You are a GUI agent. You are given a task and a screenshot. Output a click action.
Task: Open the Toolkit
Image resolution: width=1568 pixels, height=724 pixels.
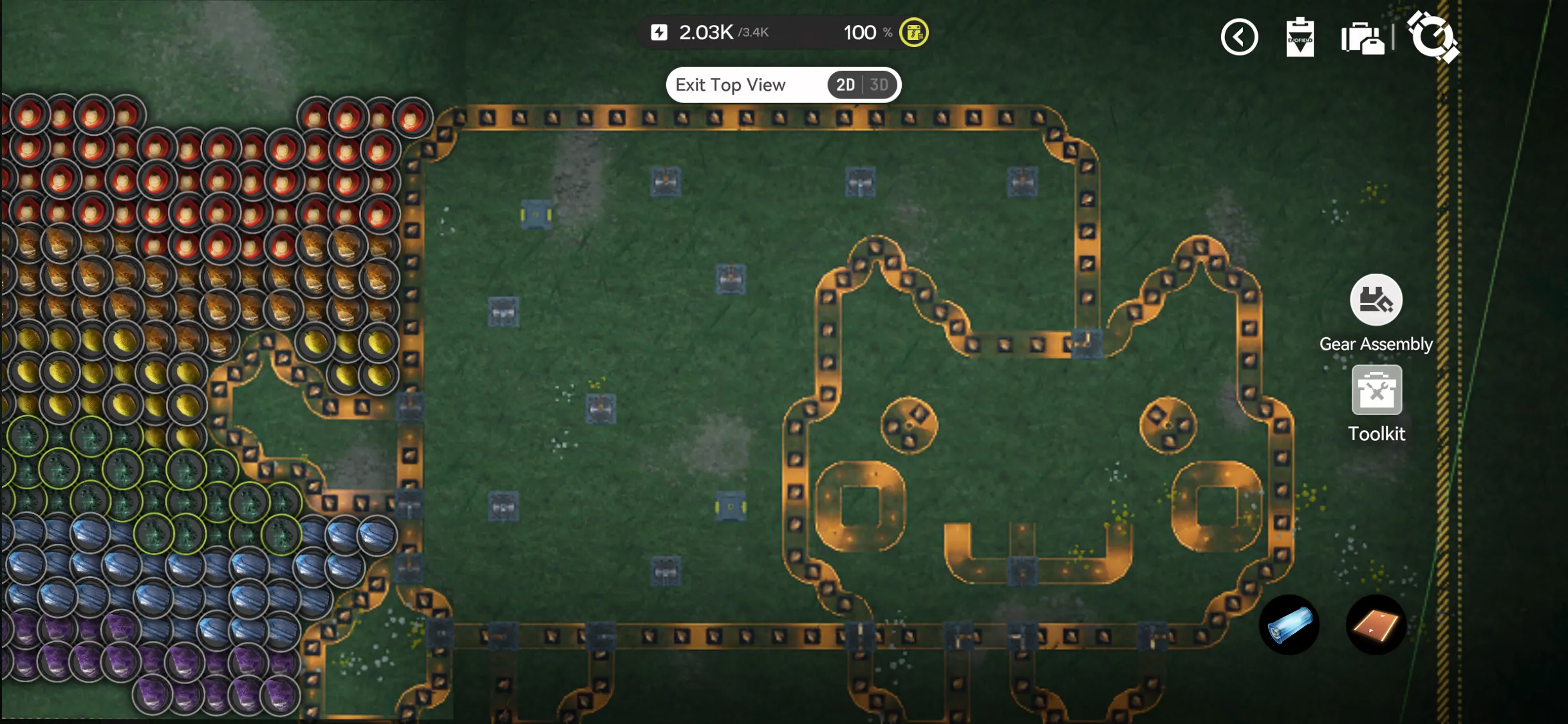coord(1376,391)
